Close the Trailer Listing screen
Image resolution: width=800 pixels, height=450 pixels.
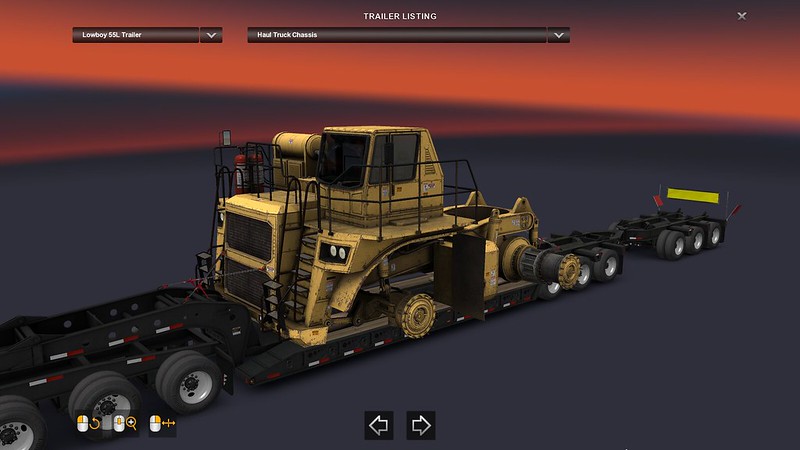click(741, 16)
